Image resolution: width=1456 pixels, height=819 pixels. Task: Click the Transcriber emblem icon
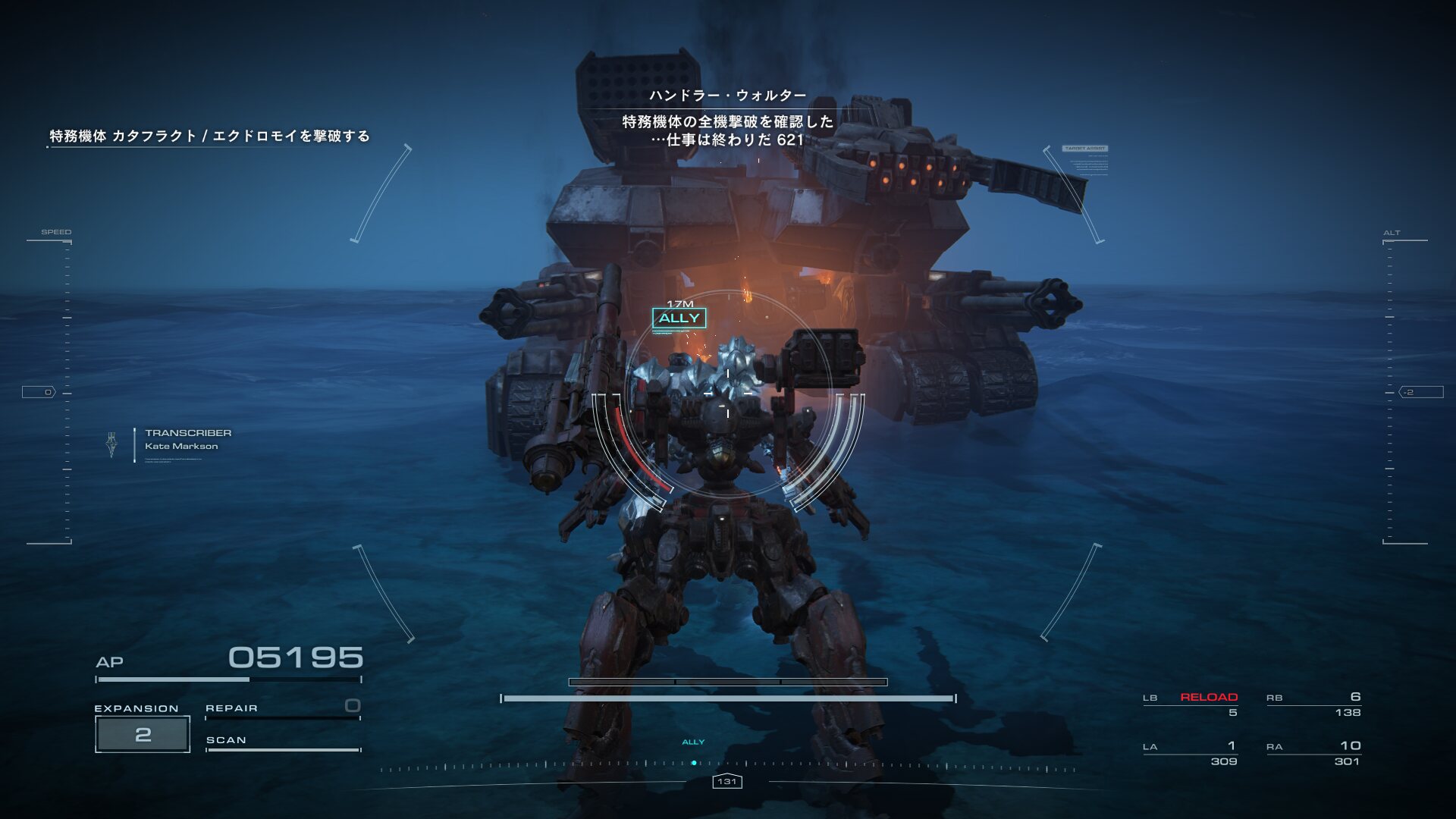(x=112, y=445)
